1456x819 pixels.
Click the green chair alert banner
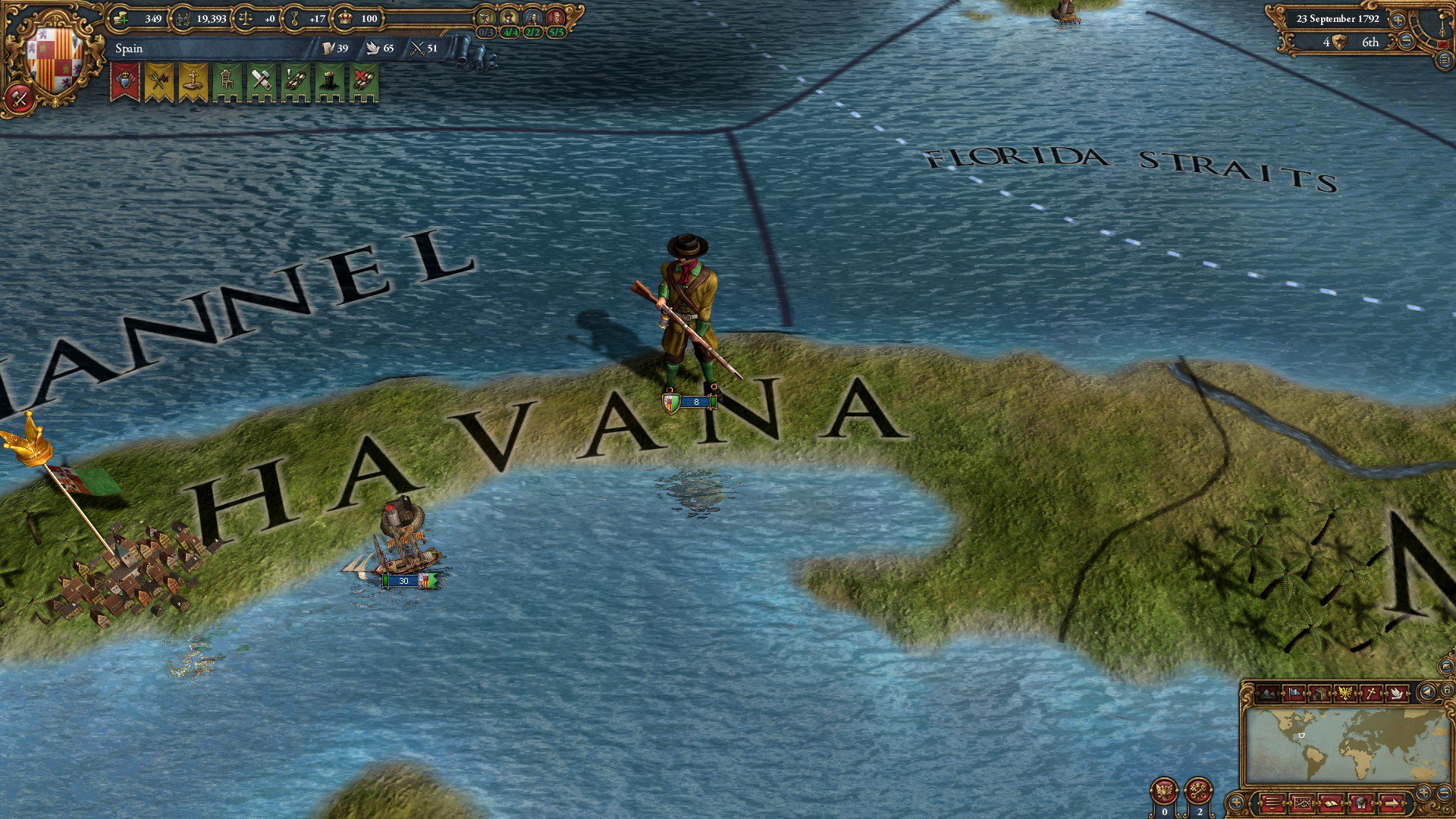227,82
